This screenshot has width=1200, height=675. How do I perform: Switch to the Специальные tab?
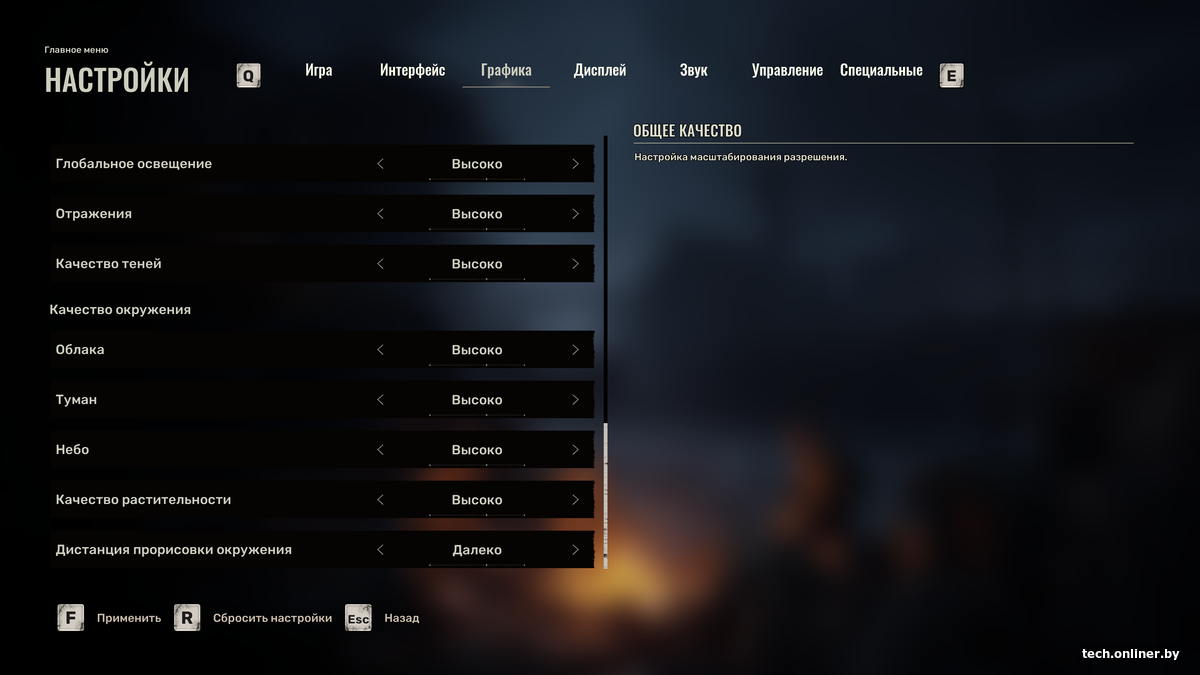(881, 71)
